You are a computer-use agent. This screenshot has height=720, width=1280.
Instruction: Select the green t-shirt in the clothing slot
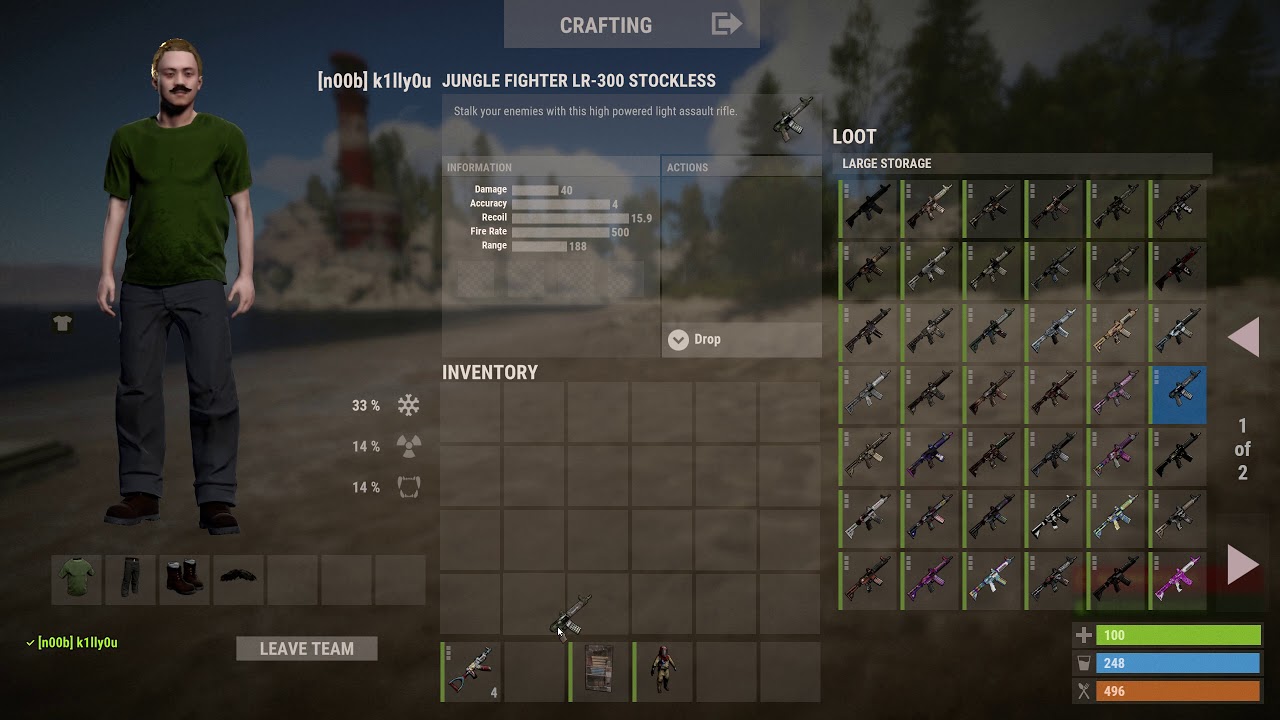[x=77, y=579]
